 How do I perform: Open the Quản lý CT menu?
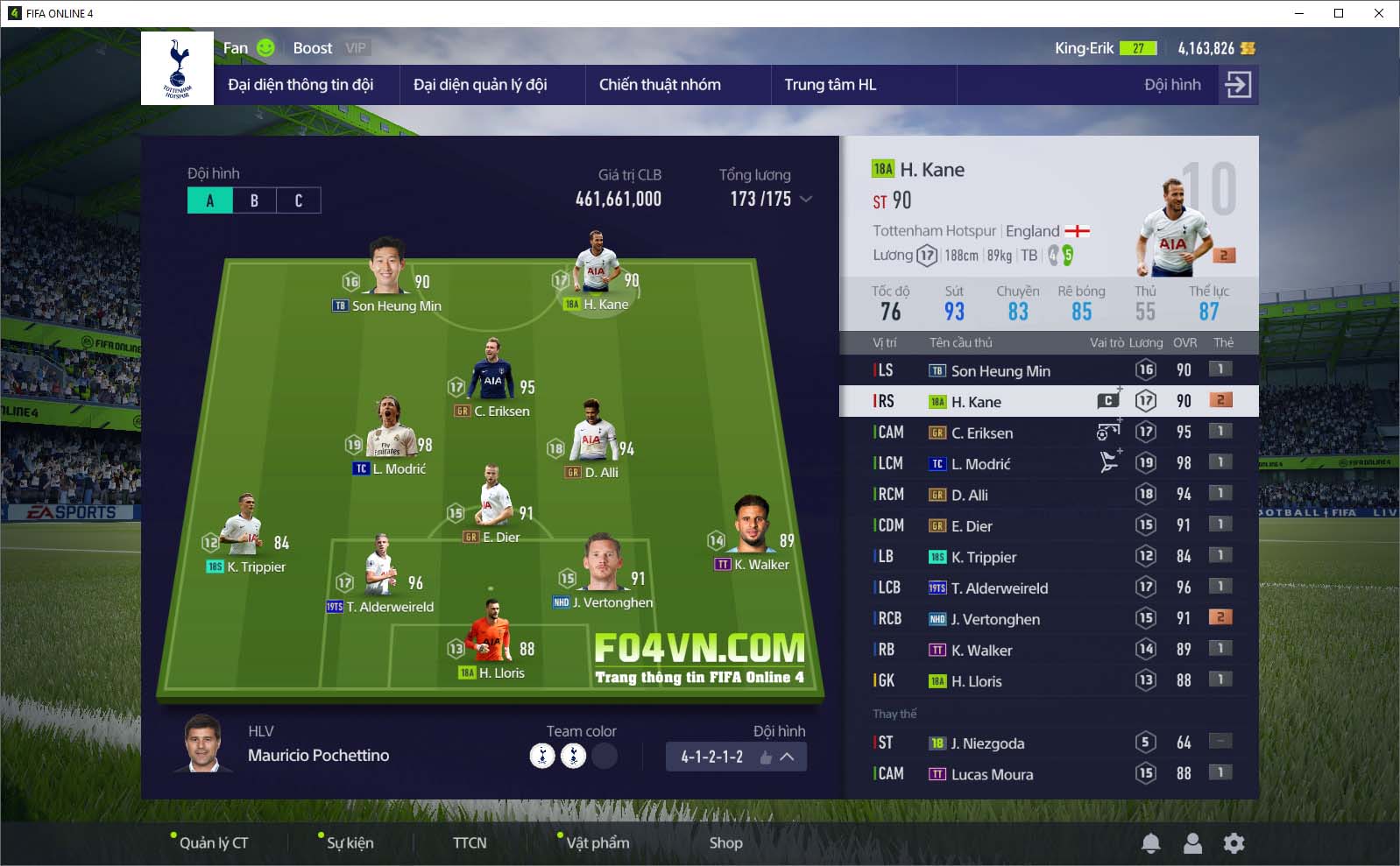point(214,842)
